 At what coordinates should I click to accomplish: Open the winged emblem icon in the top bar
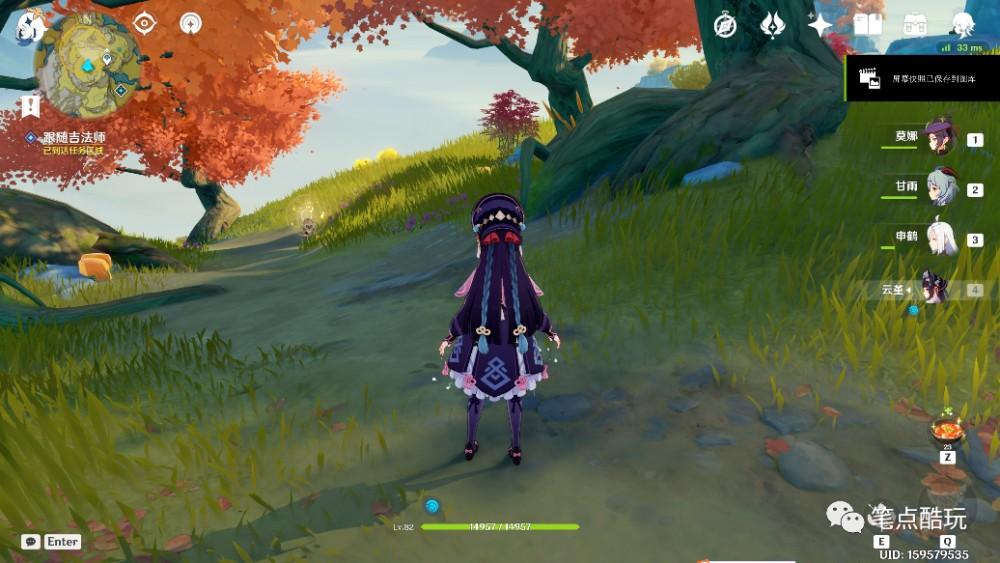pos(773,25)
